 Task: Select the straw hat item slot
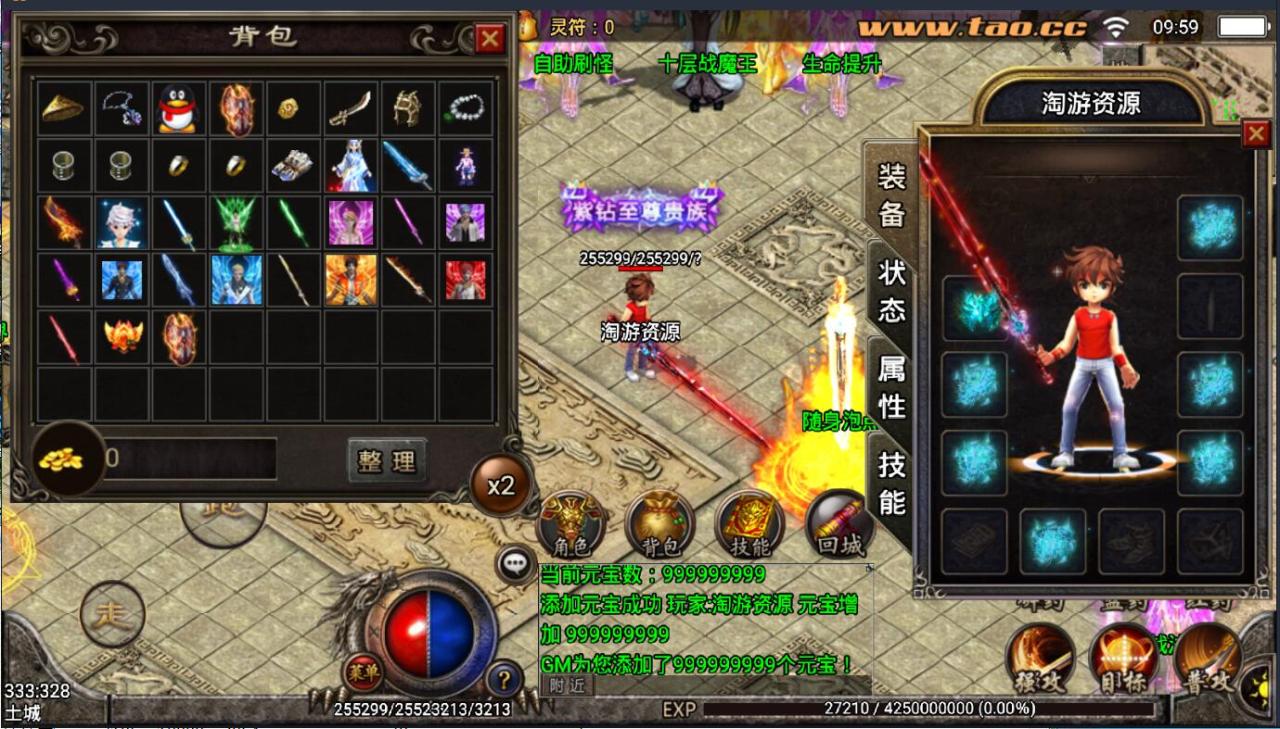63,108
